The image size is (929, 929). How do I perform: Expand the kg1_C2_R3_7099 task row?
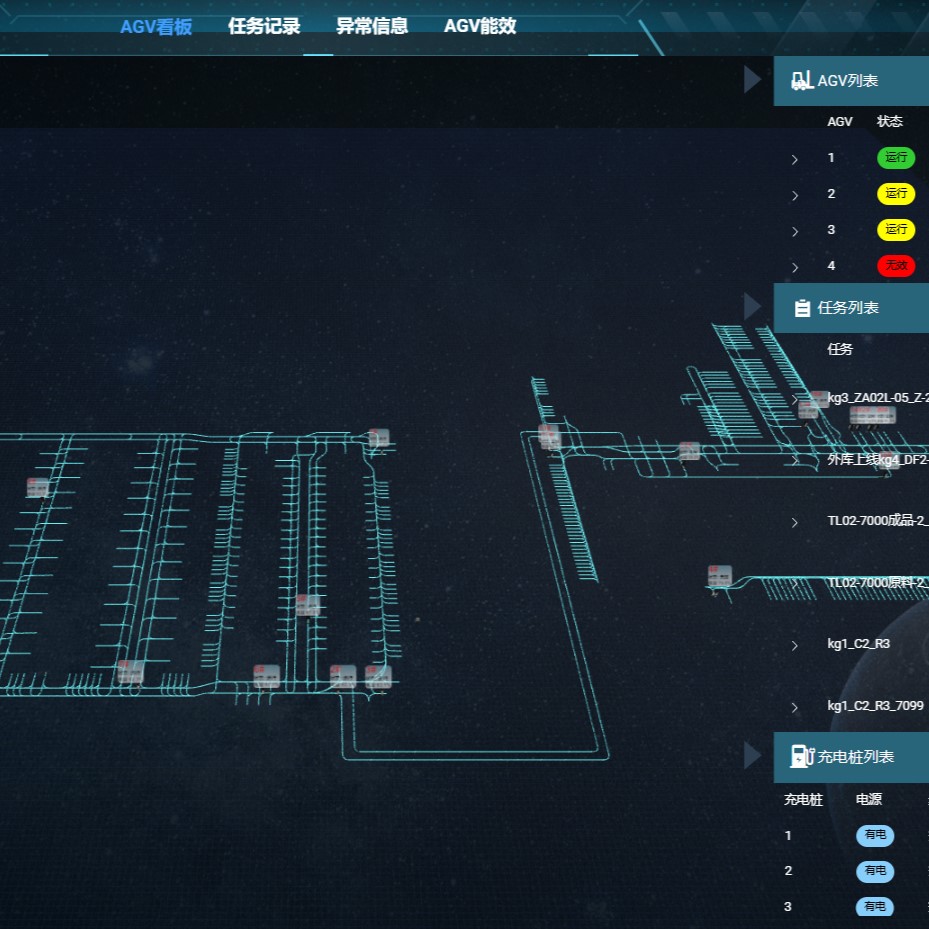(x=795, y=707)
